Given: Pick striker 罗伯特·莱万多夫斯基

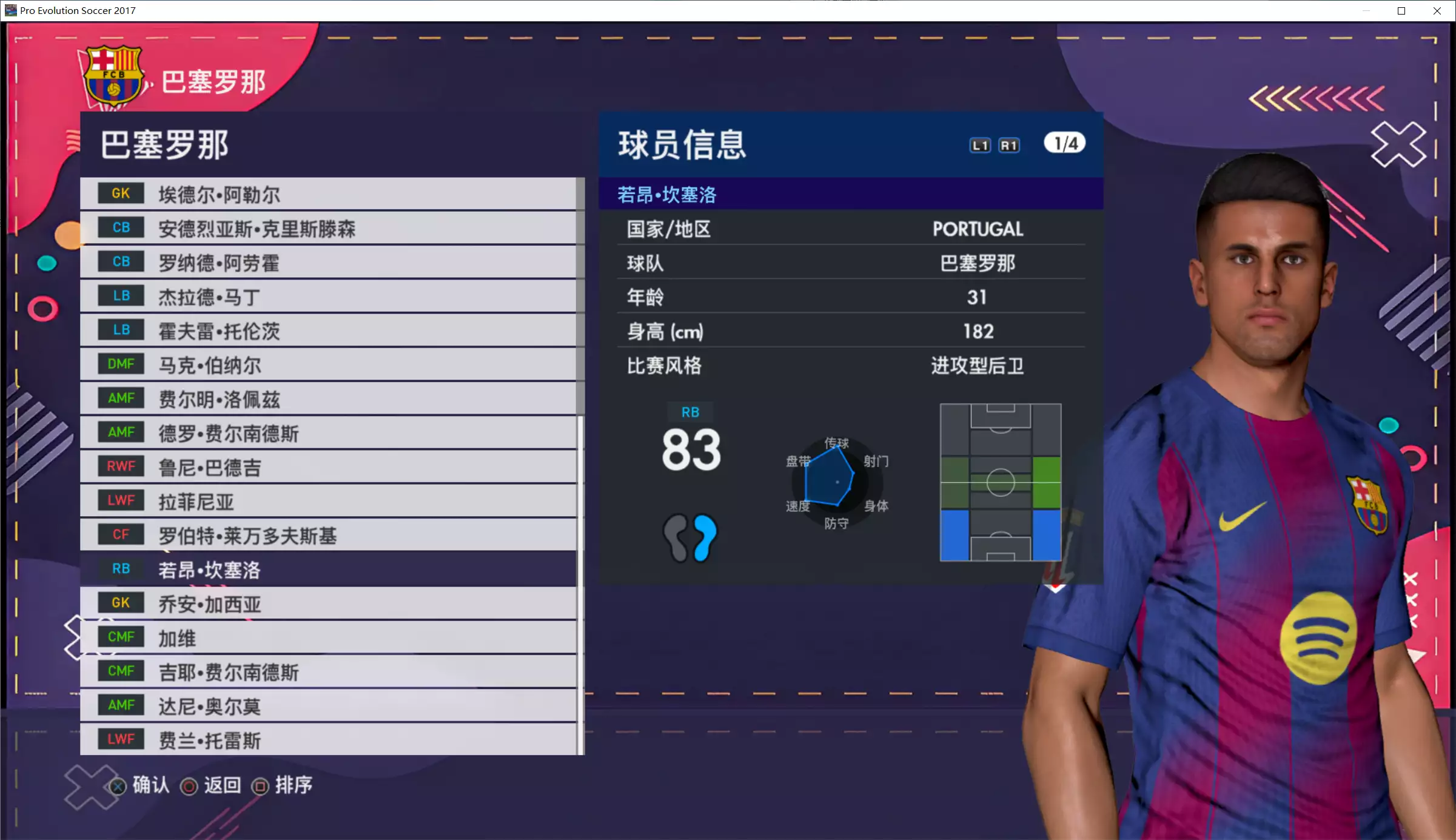Looking at the screenshot, I should click(327, 535).
